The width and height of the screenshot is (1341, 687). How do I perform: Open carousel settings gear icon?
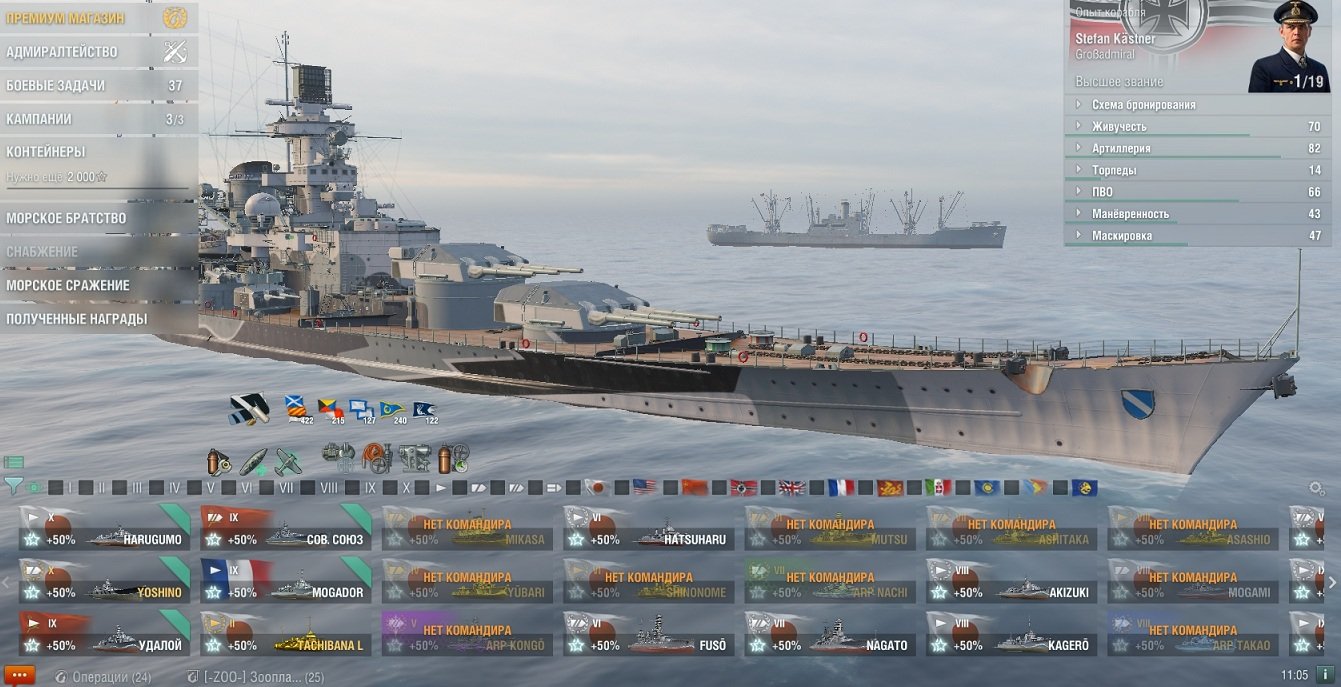coord(1317,488)
